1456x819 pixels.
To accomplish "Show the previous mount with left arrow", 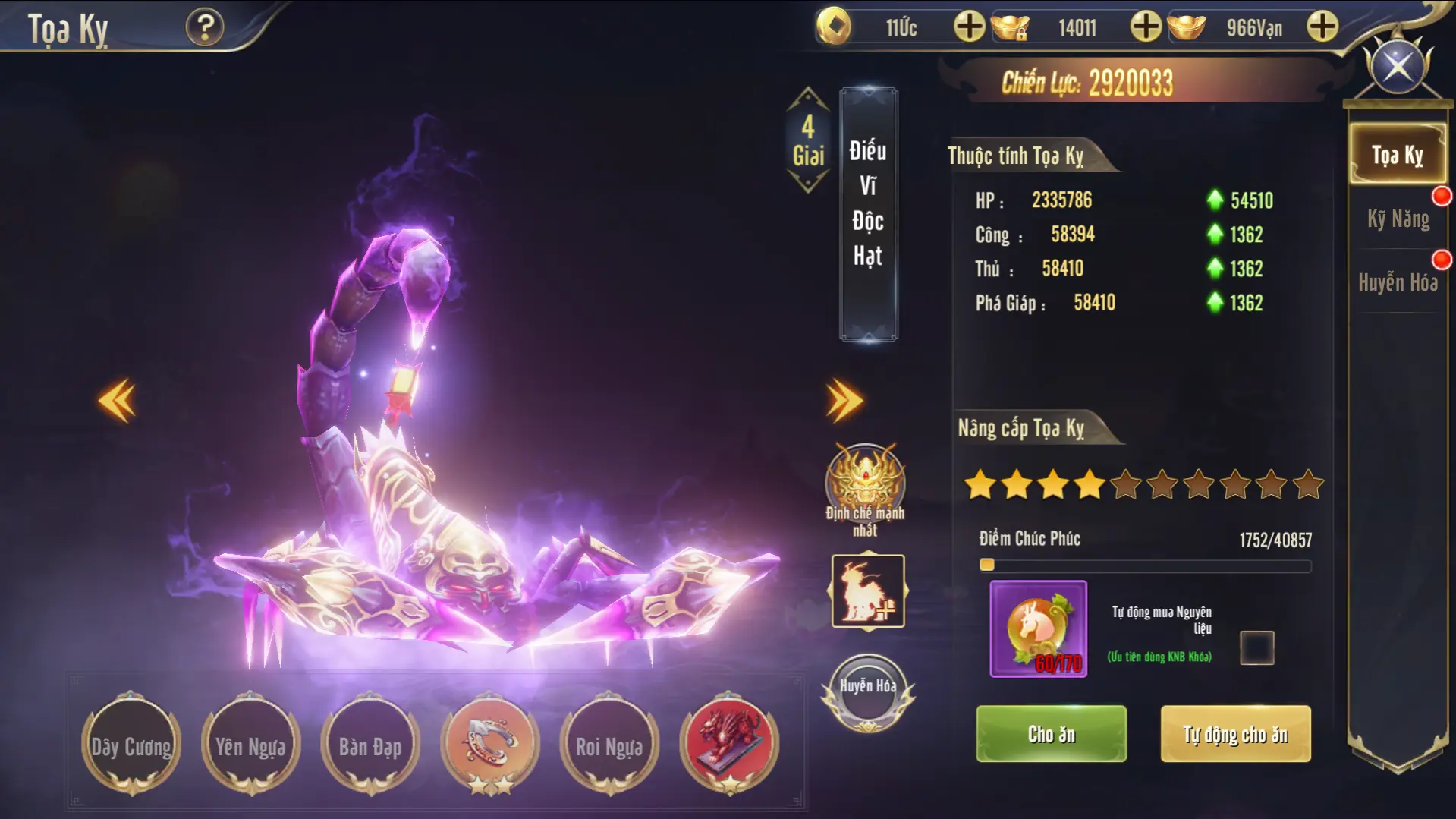I will pyautogui.click(x=117, y=399).
